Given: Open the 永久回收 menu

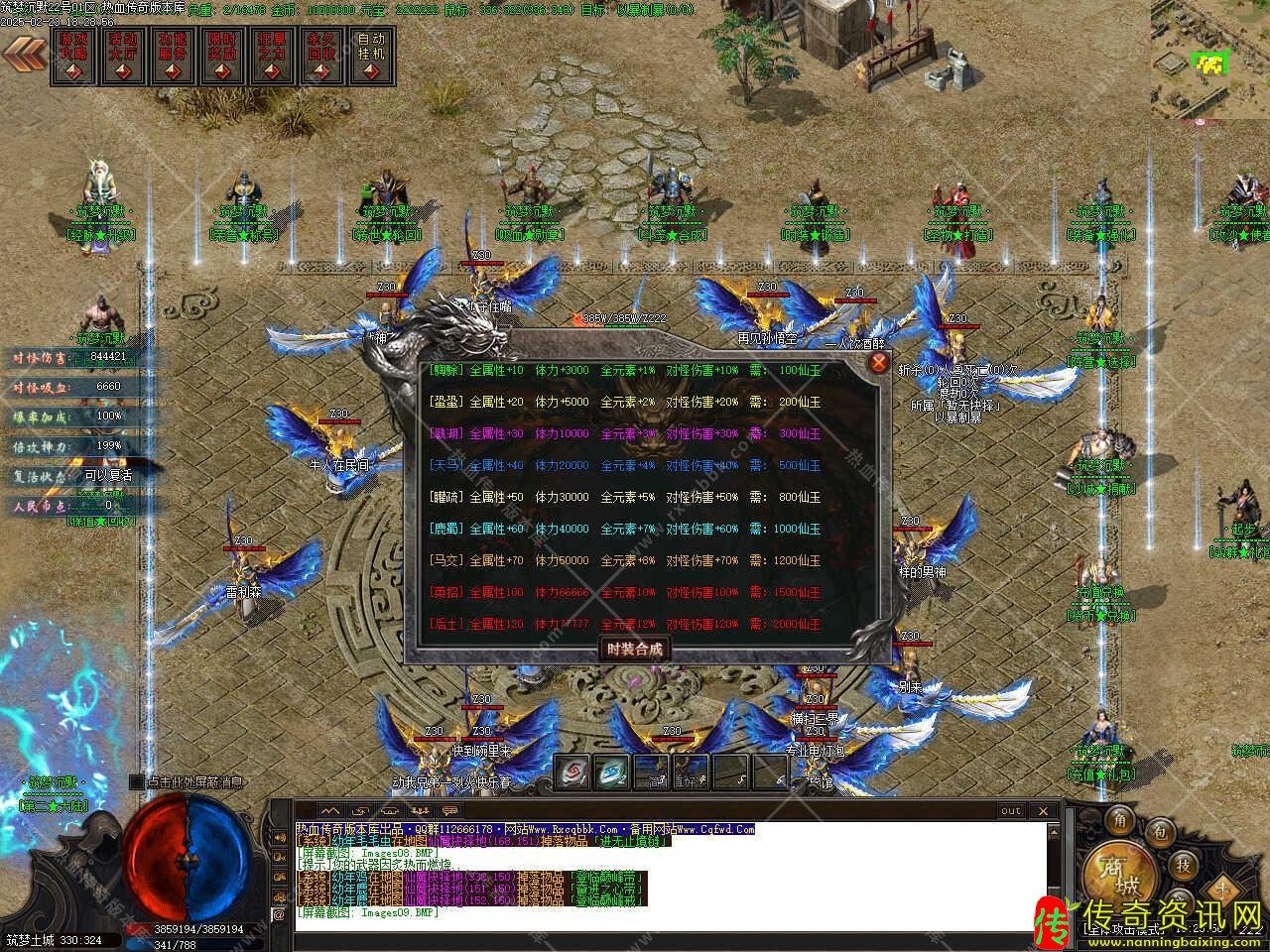Looking at the screenshot, I should pos(321,56).
